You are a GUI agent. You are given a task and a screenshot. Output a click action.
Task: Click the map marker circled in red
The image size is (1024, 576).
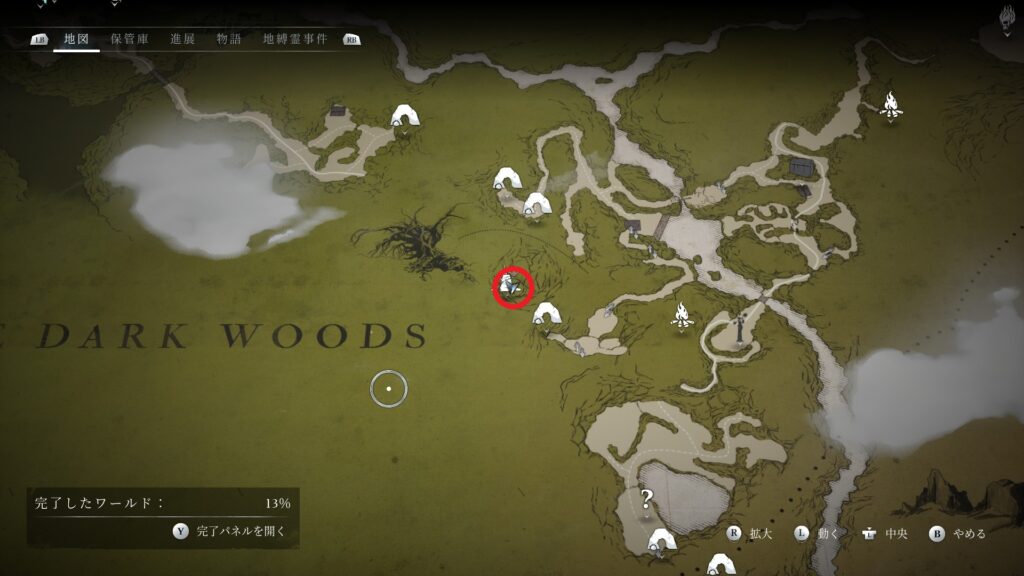pos(513,288)
